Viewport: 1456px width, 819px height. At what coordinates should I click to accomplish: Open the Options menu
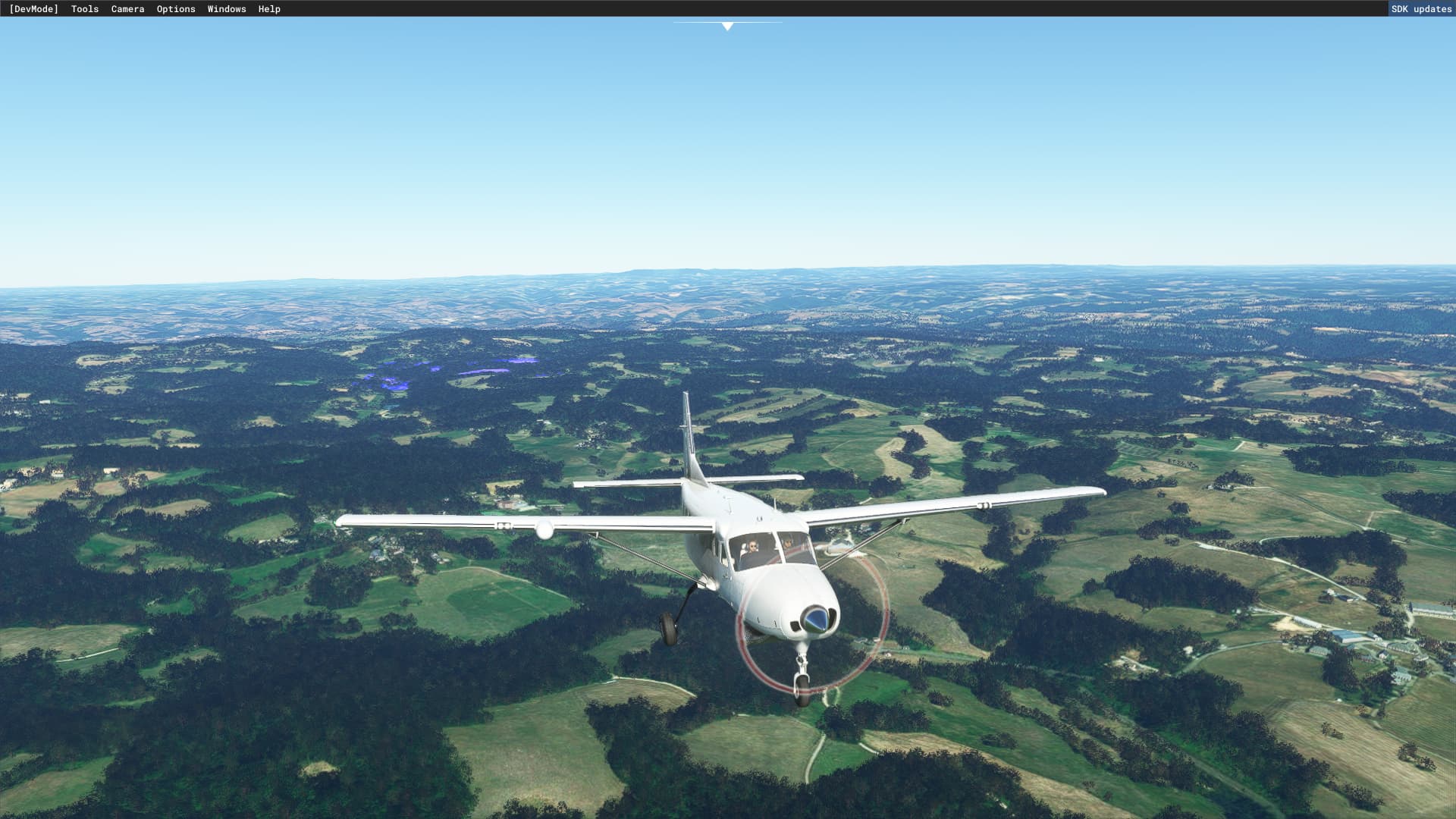pos(176,9)
